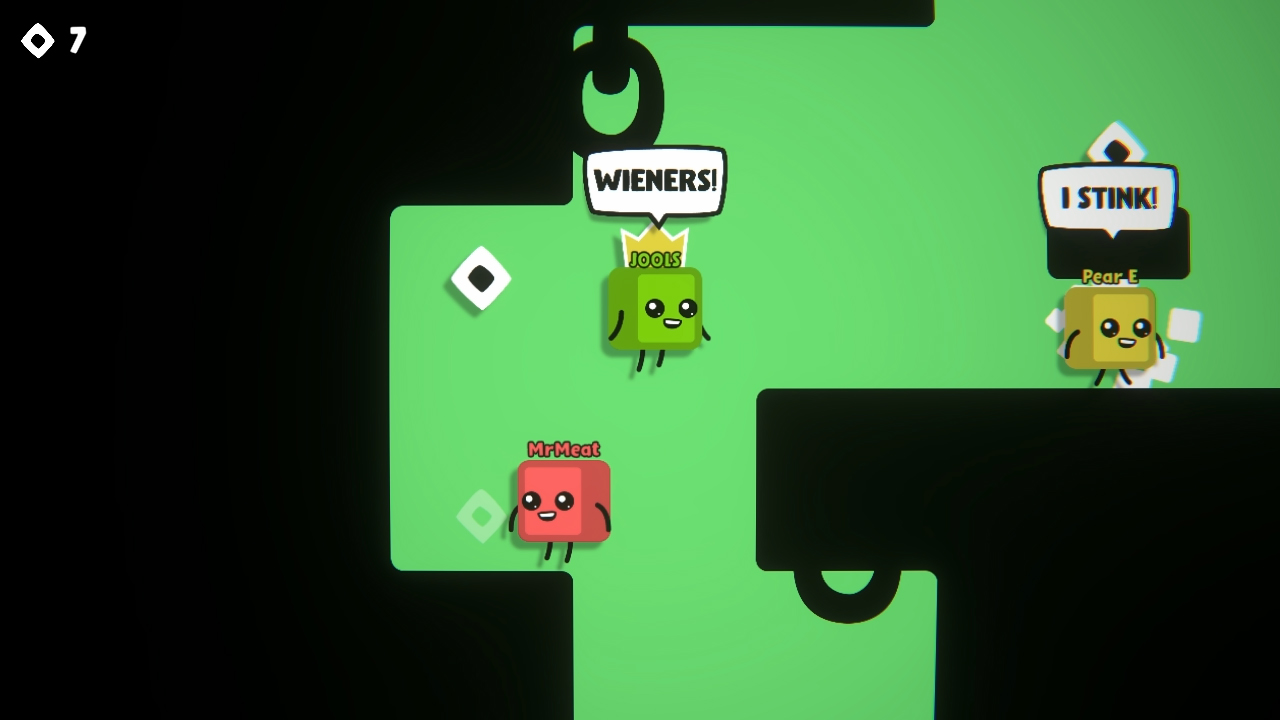This screenshot has width=1280, height=720.
Task: Click the score number 7 top-left
Action: [77, 41]
